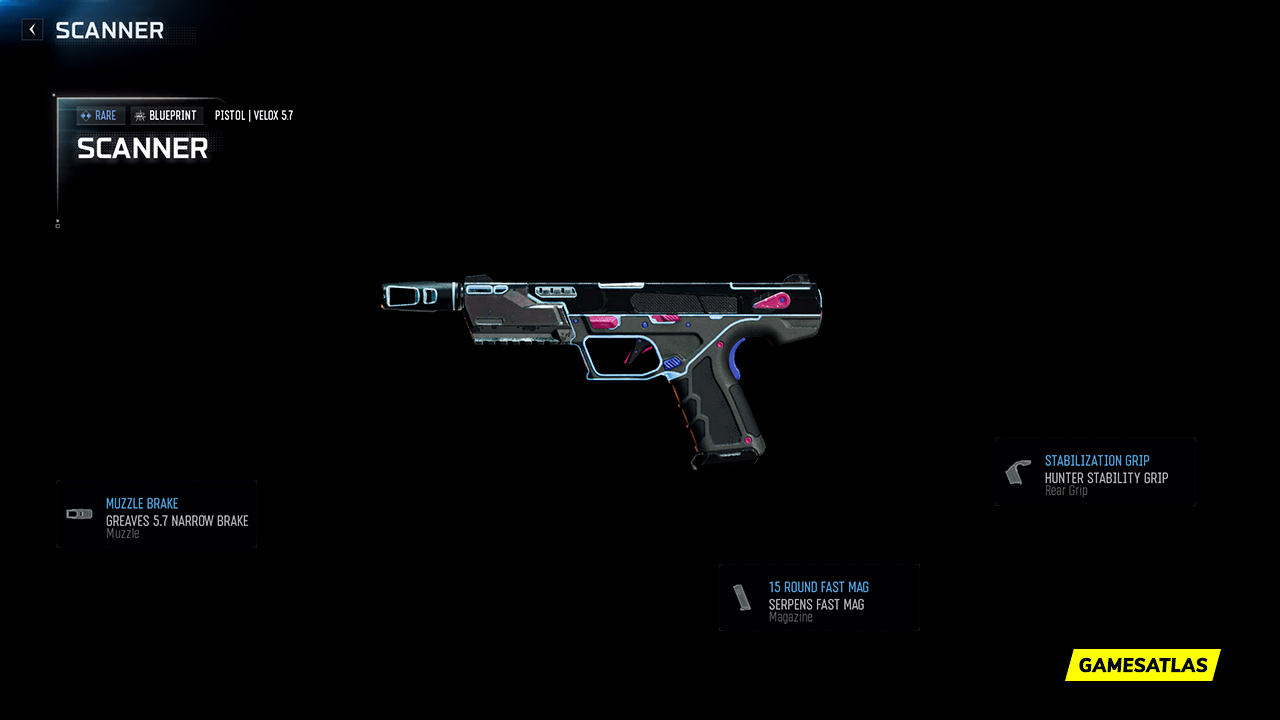The image size is (1280, 720).
Task: Click the GAMESATLAS watermark link
Action: (1142, 664)
